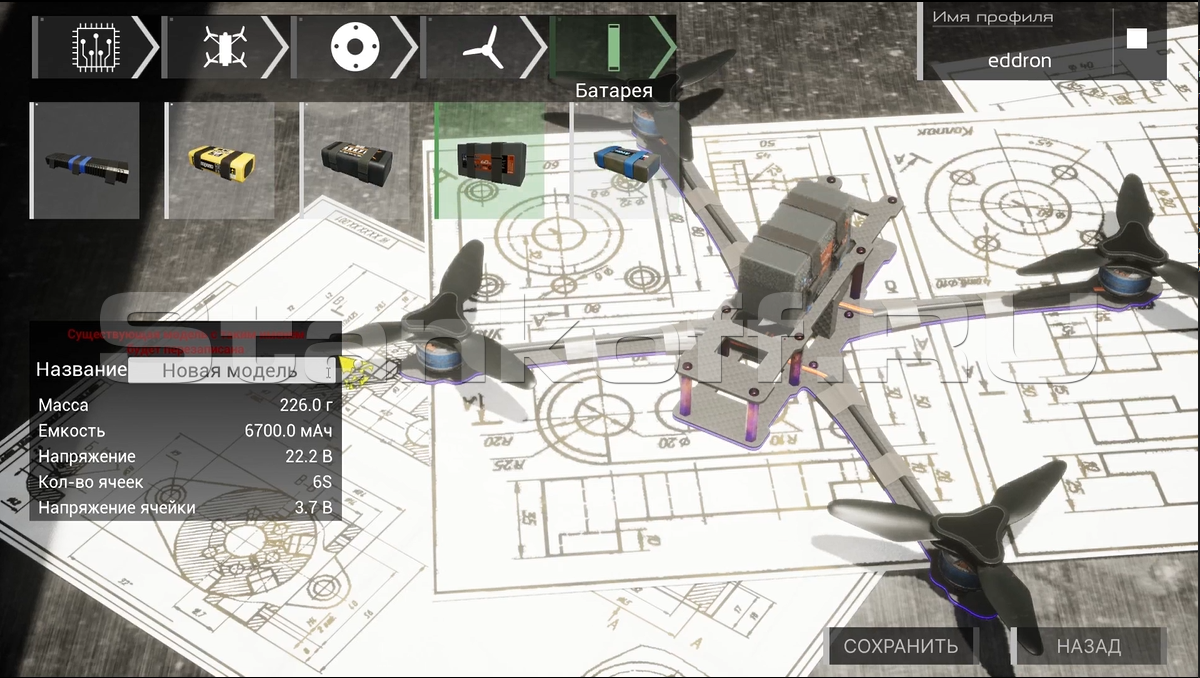Select the black battery with dark straps
The height and width of the screenshot is (678, 1200).
(357, 160)
